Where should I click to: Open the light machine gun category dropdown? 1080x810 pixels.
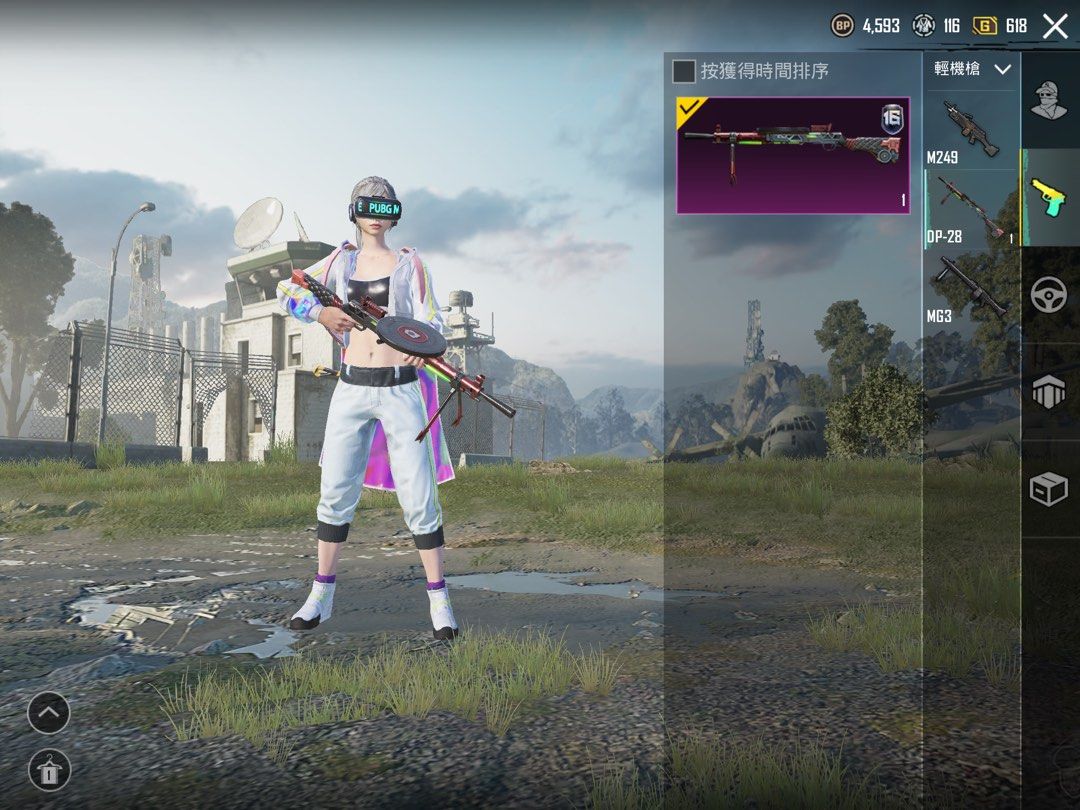click(x=972, y=69)
